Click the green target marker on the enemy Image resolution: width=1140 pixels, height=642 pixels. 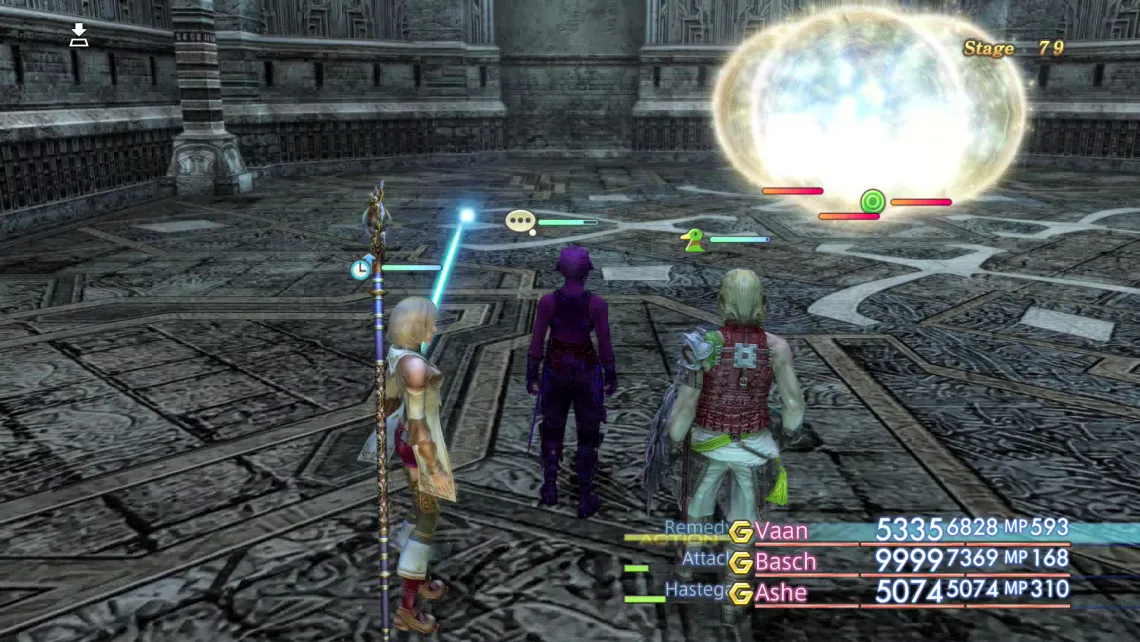point(873,202)
